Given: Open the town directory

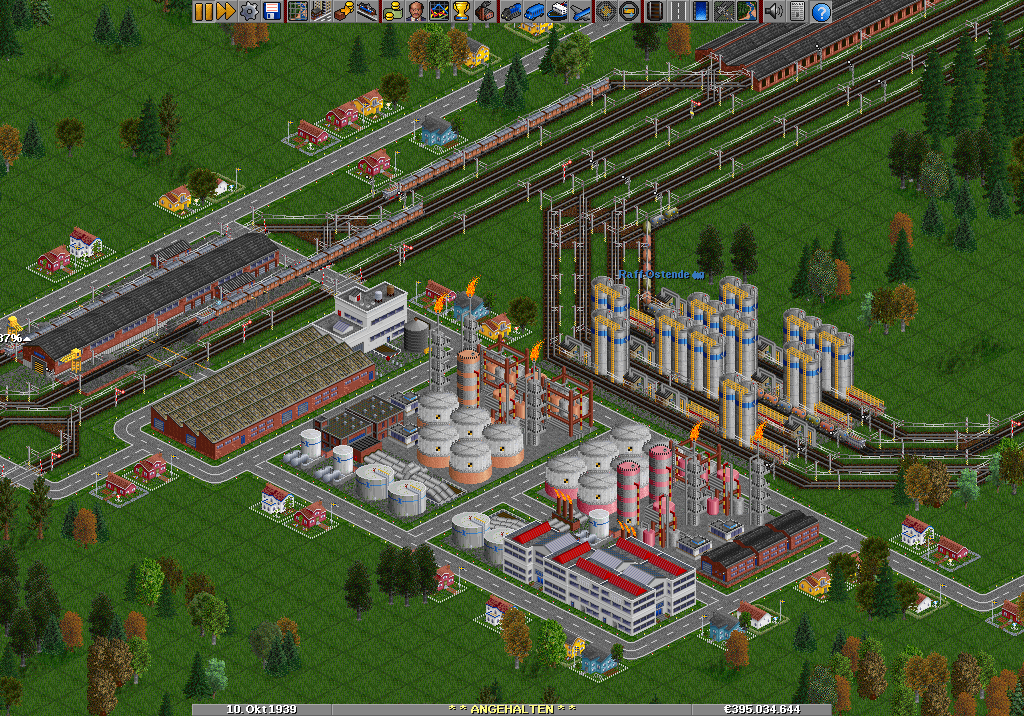Looking at the screenshot, I should tap(321, 12).
